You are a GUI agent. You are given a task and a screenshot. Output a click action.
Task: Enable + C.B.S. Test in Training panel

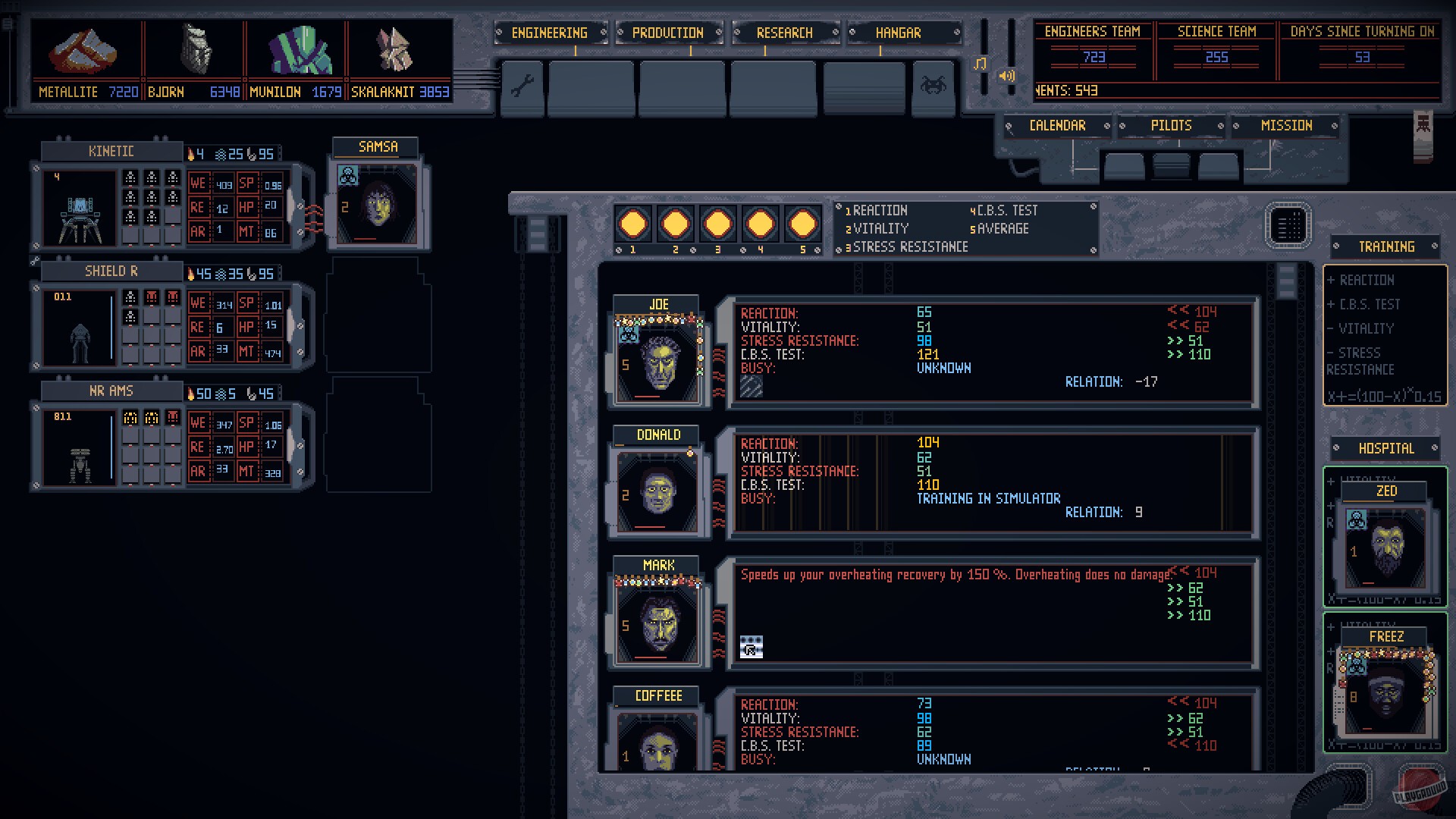click(1365, 304)
